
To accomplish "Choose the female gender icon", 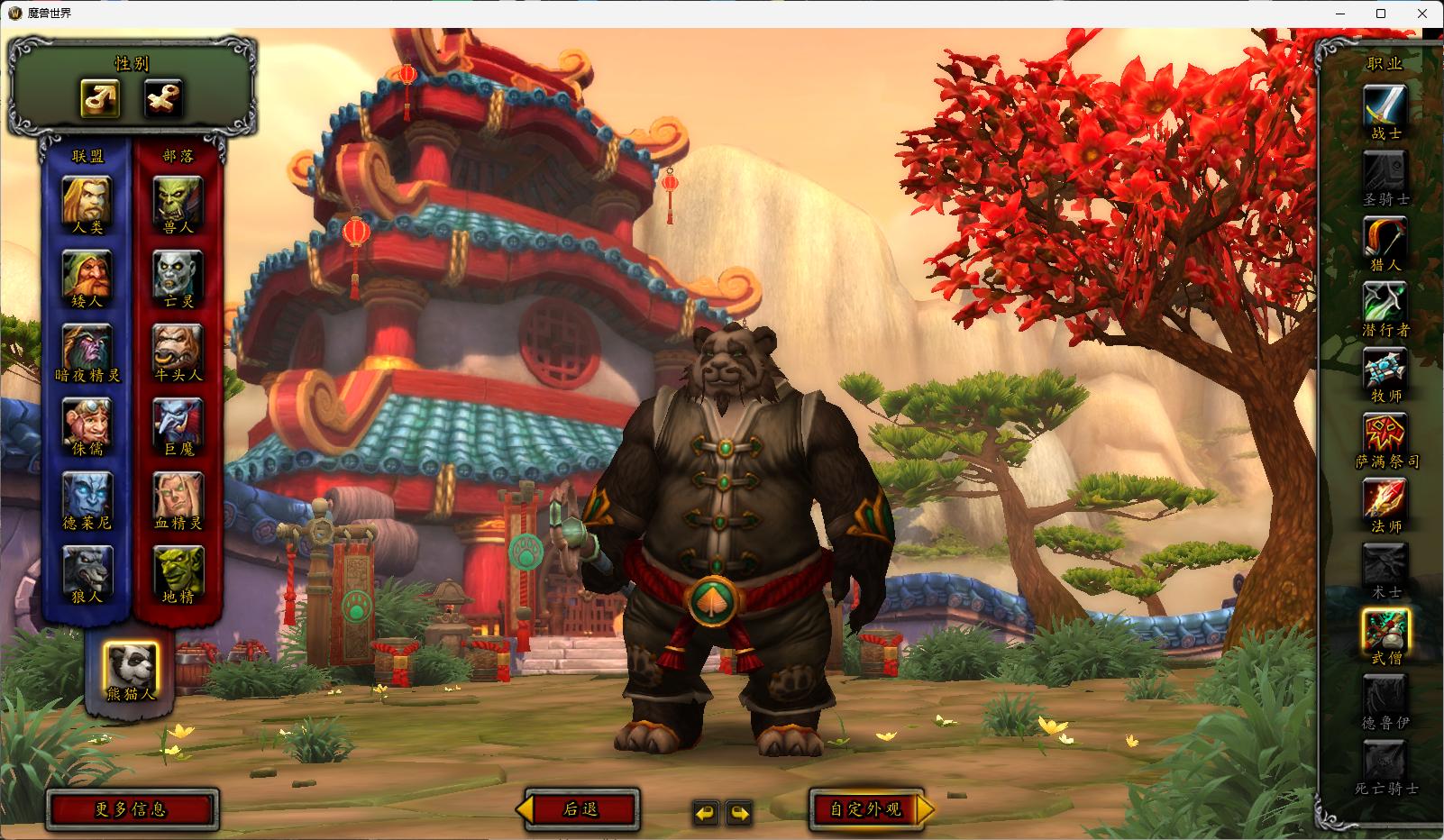I will 163,98.
